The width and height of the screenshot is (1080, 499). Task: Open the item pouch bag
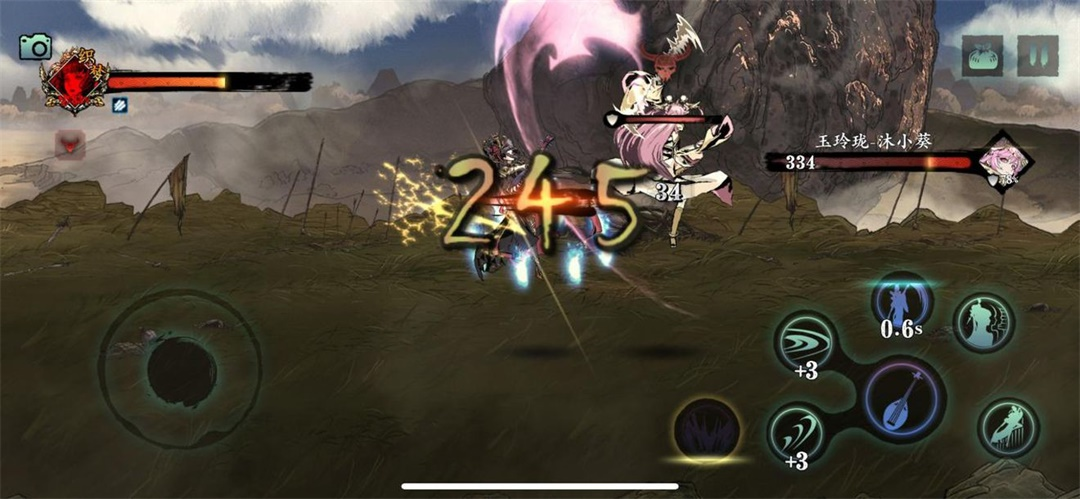point(982,56)
